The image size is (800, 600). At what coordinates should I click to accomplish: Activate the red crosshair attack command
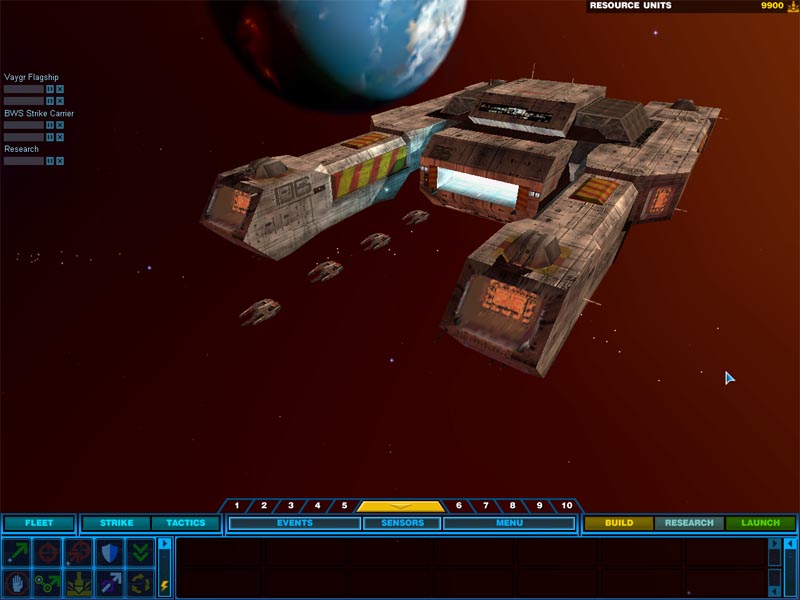coord(47,552)
